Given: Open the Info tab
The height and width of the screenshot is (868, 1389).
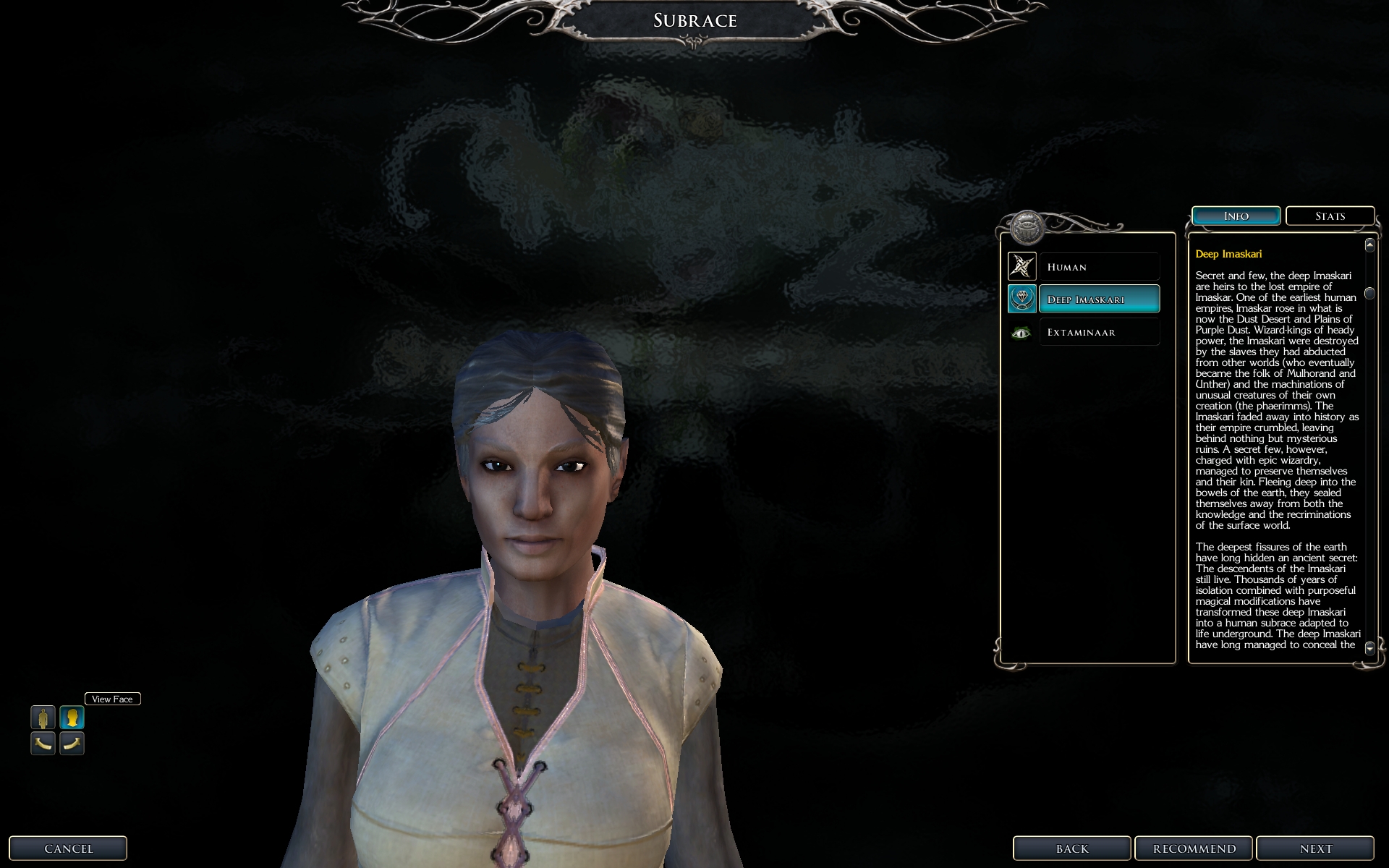Looking at the screenshot, I should tap(1236, 216).
